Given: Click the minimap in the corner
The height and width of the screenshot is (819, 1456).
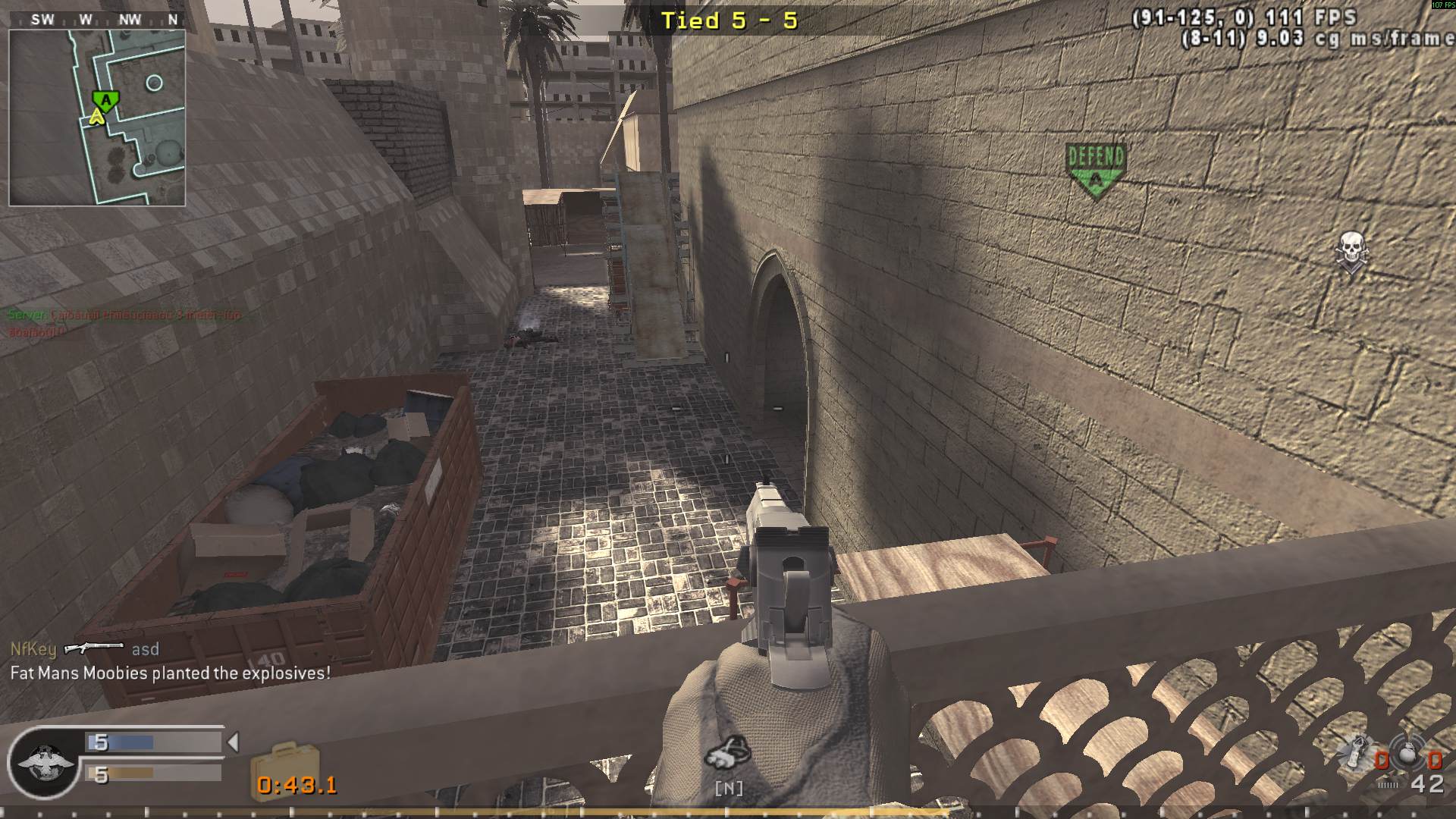Looking at the screenshot, I should (97, 118).
